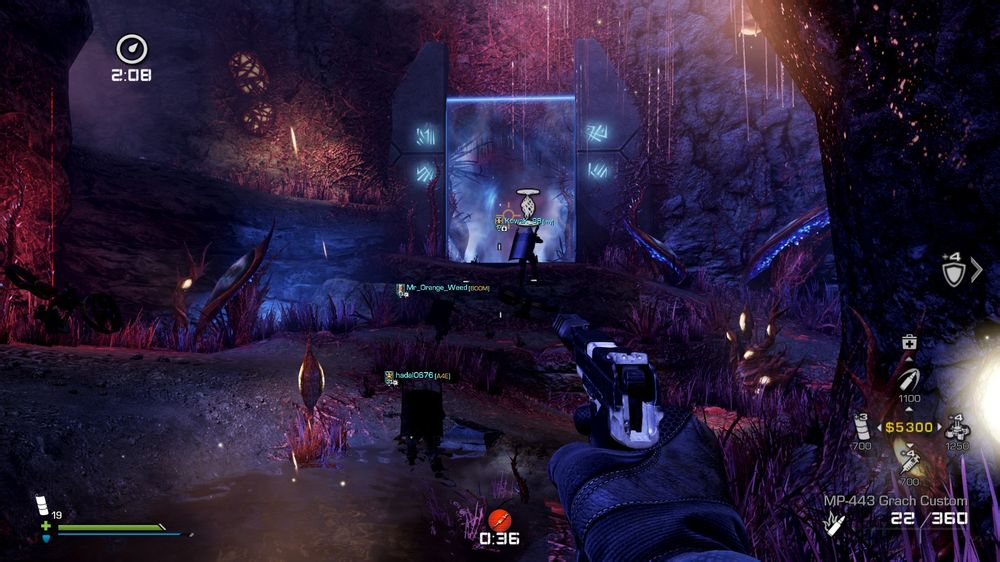This screenshot has height=562, width=1000.
Task: Choose the canister item costing 700
Action: coord(862,426)
